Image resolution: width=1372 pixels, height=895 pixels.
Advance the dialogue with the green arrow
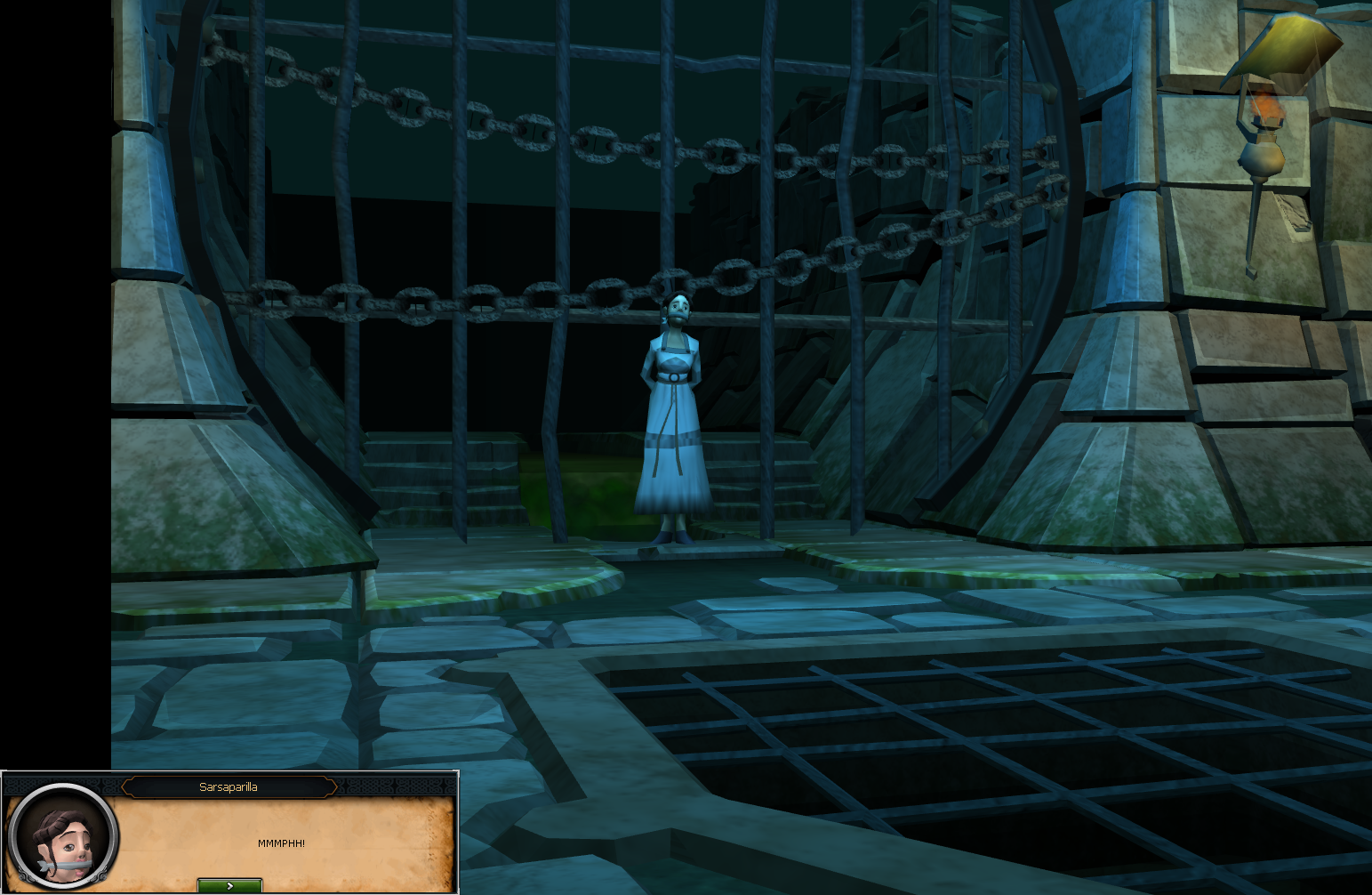(229, 885)
